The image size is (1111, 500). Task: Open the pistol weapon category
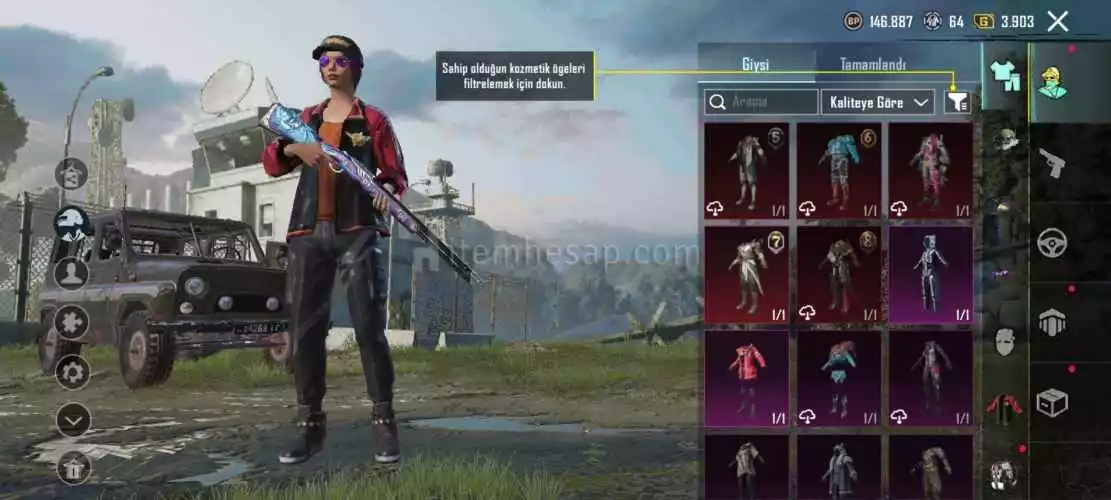click(1052, 161)
